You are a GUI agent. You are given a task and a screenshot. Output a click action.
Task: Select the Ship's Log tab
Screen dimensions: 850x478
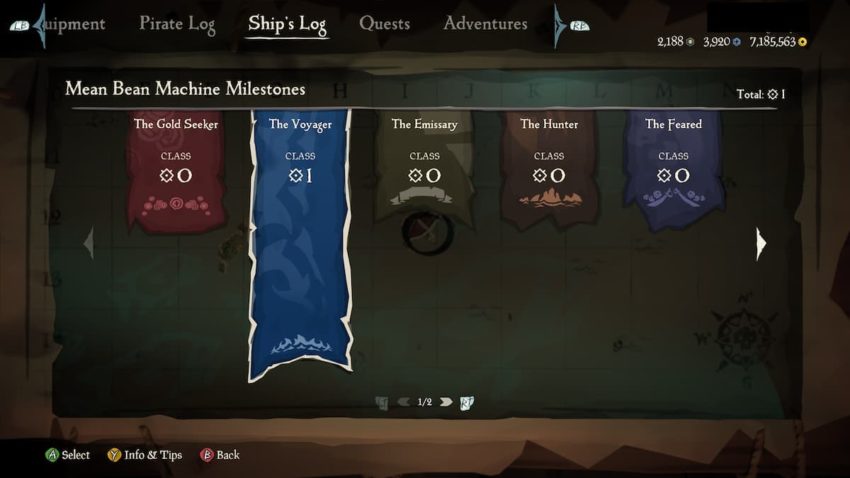pyautogui.click(x=287, y=24)
